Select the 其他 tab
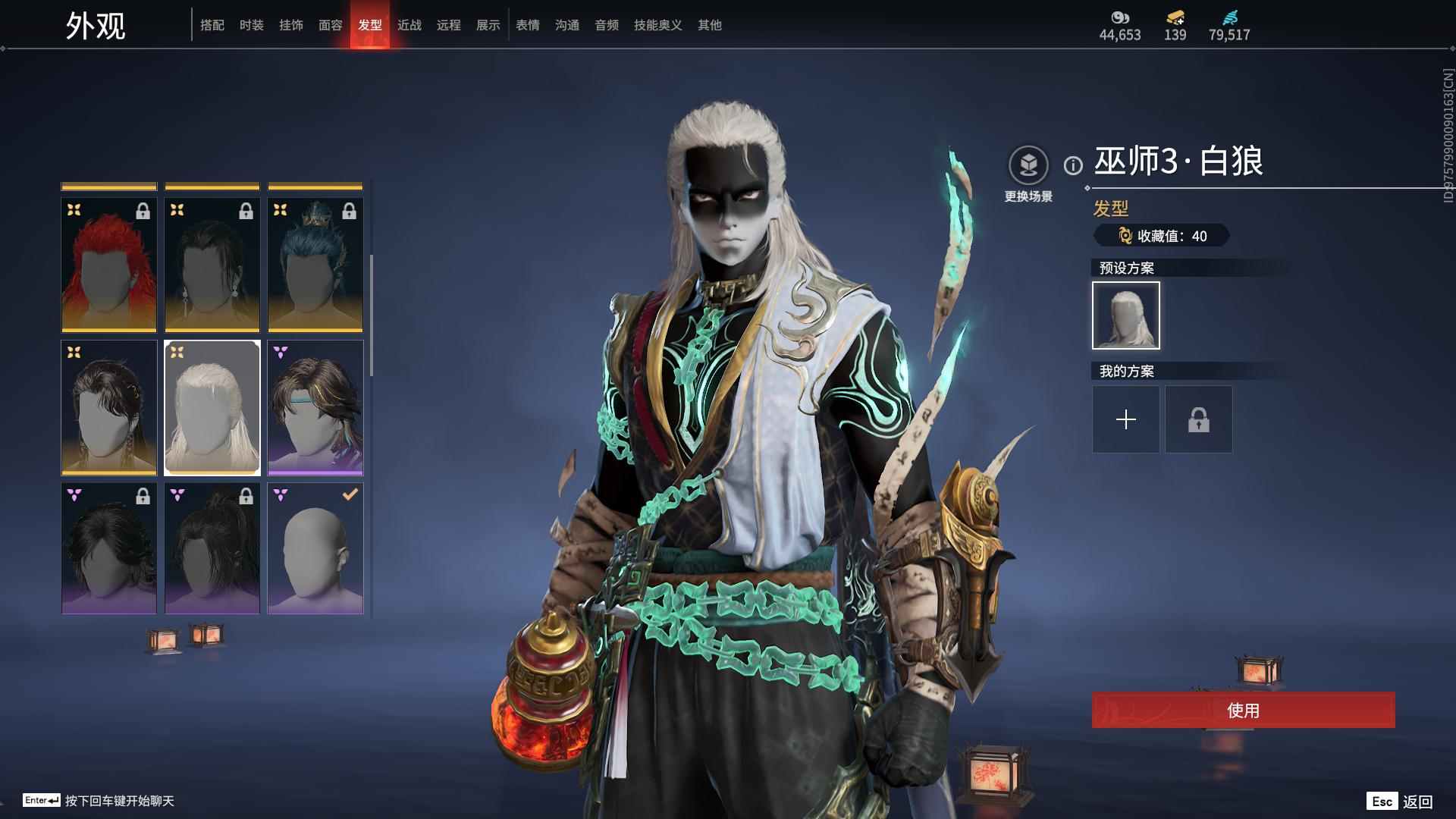 710,26
